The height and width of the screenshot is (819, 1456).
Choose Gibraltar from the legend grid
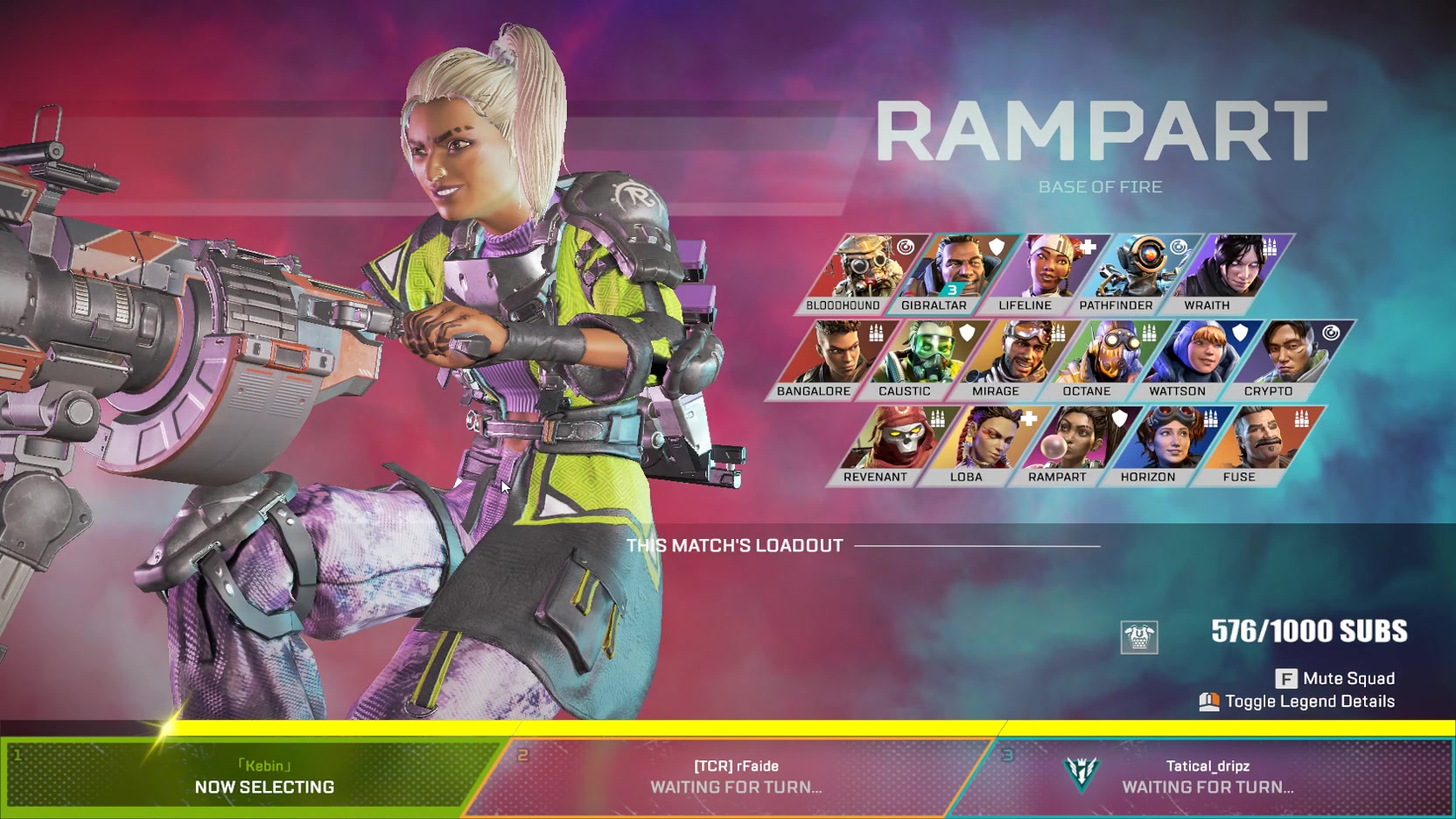pos(940,273)
